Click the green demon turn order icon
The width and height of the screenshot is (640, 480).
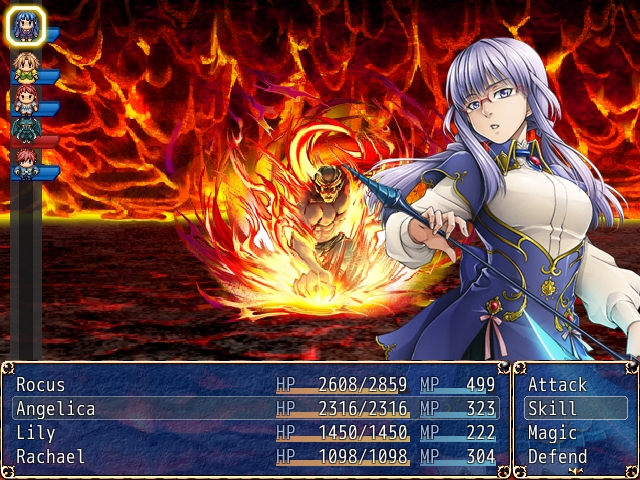point(25,130)
